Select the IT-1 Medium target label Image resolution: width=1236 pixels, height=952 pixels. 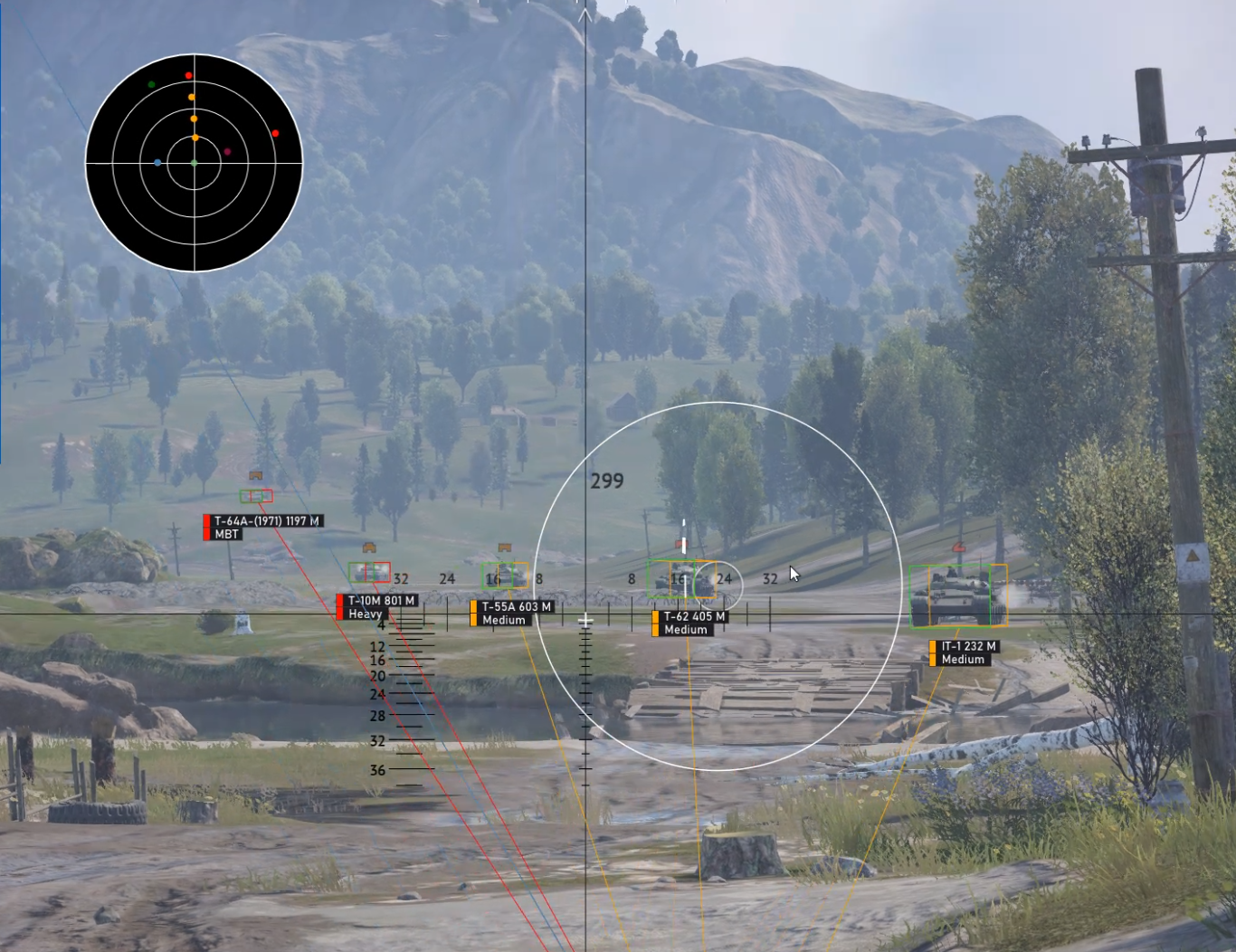coord(965,652)
